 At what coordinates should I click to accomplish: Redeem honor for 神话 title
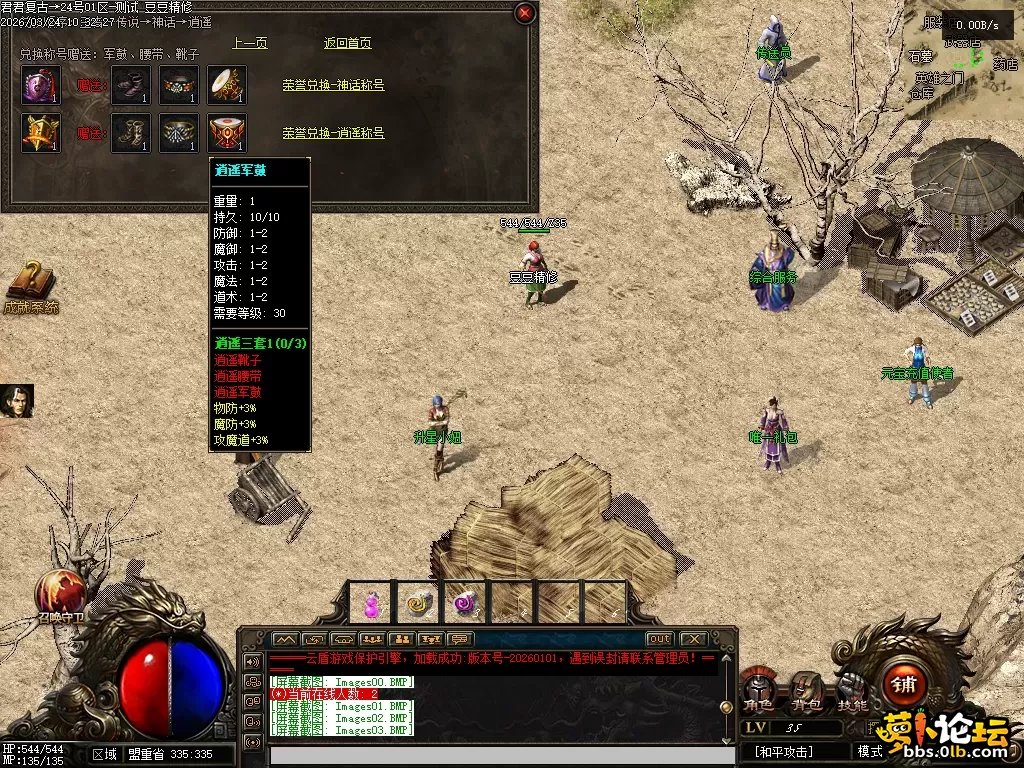click(333, 85)
